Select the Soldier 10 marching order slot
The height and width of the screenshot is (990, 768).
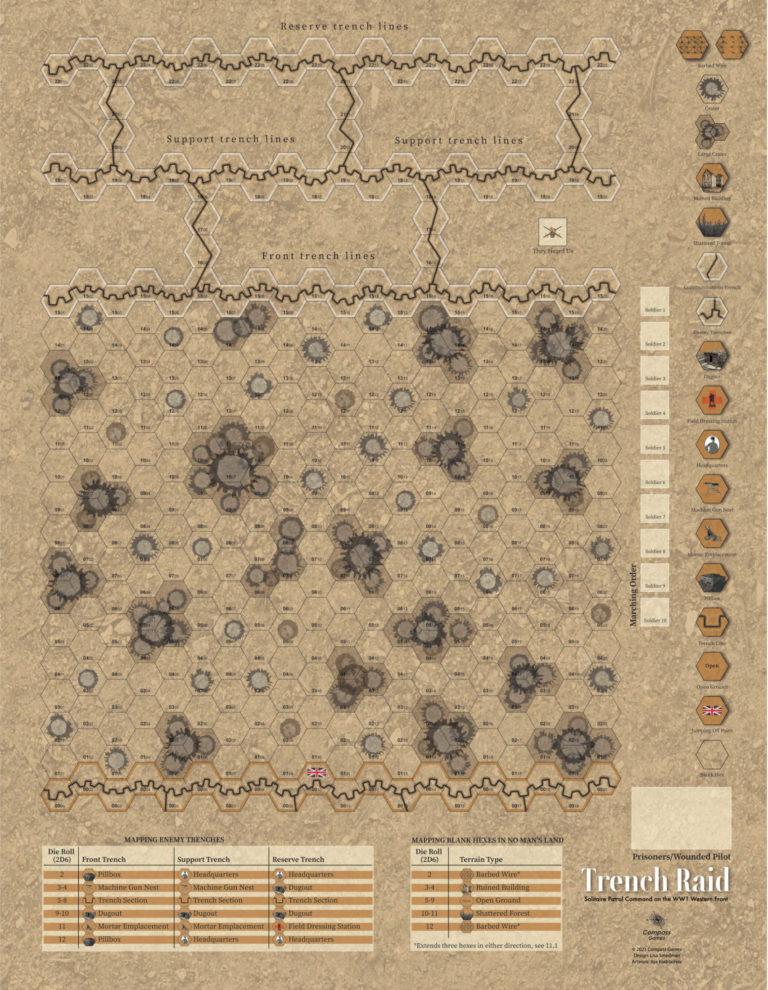coord(656,619)
